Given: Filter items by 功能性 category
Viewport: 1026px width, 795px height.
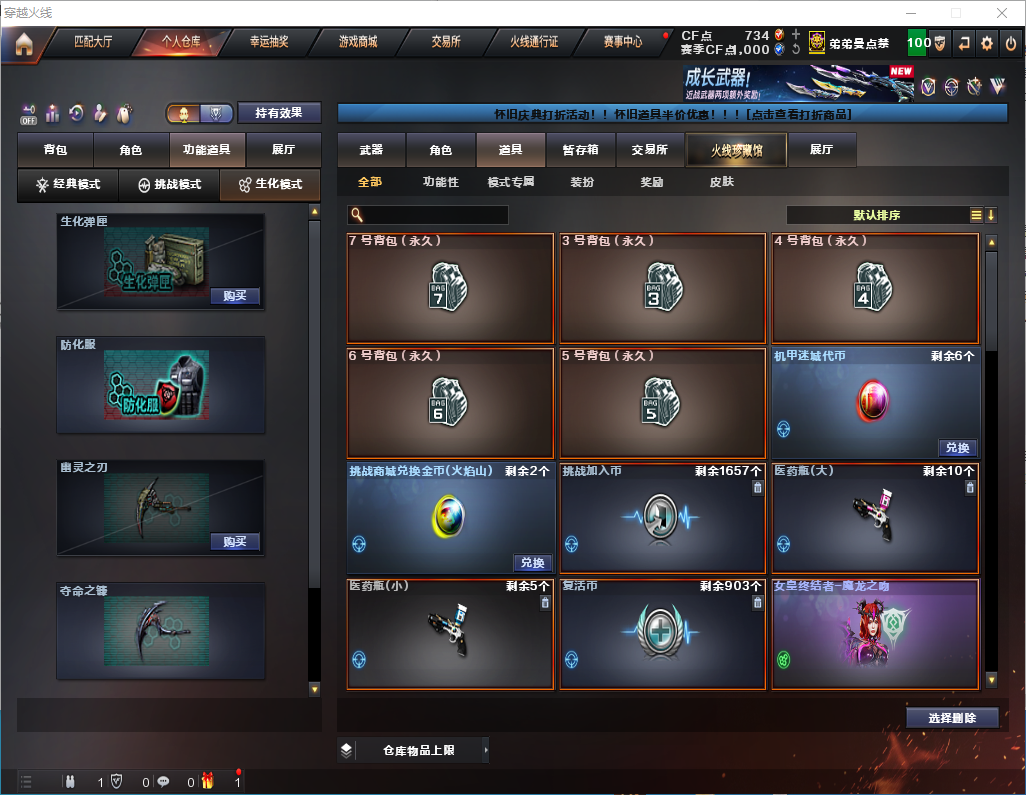Looking at the screenshot, I should coord(440,182).
